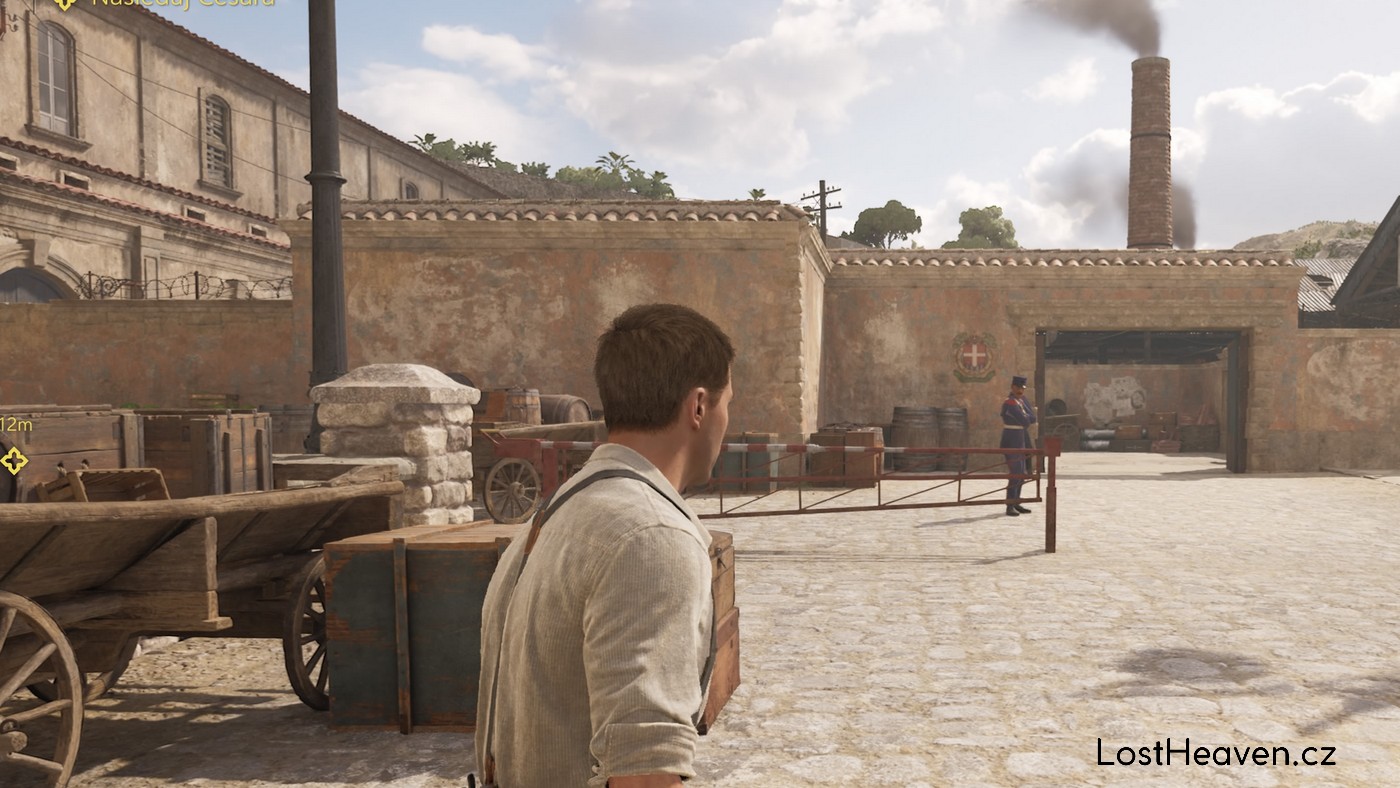1400x788 pixels.
Task: Open the "Následuj Cesara" objective tracker
Action: 182,3
